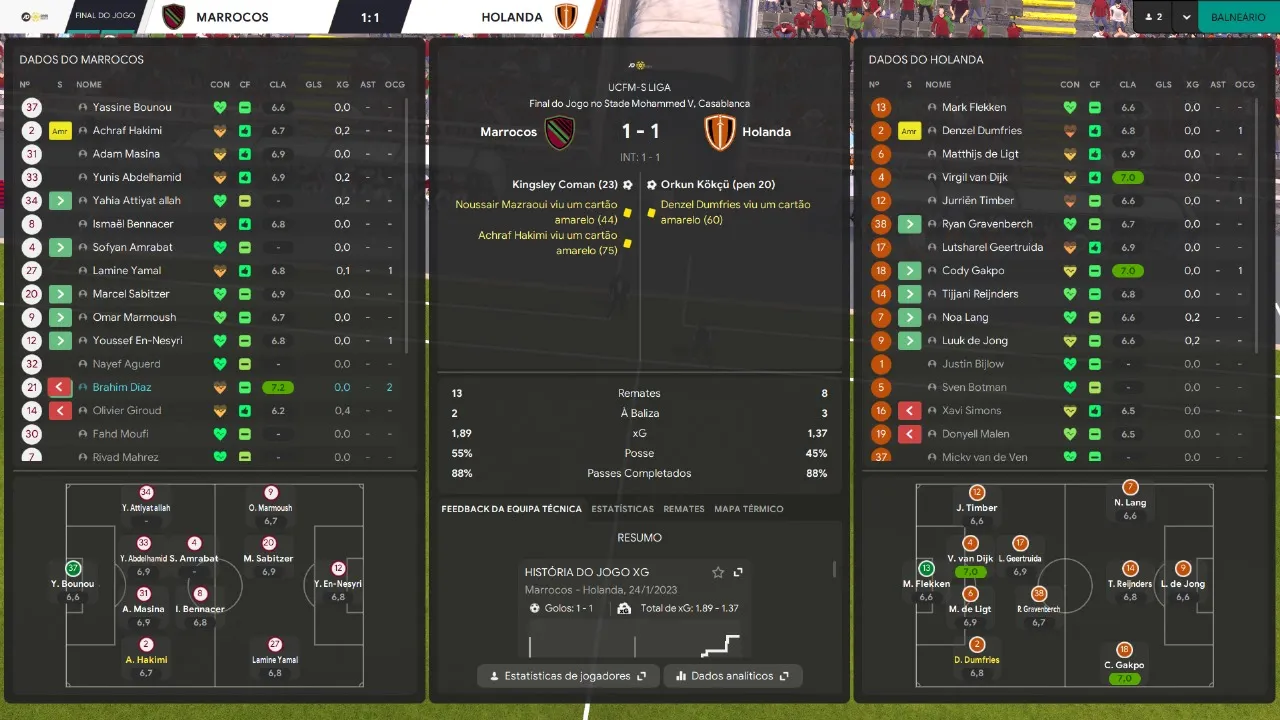Viewport: 1280px width, 720px height.
Task: Open the dropdown arrow beside Balneário
Action: point(1186,17)
